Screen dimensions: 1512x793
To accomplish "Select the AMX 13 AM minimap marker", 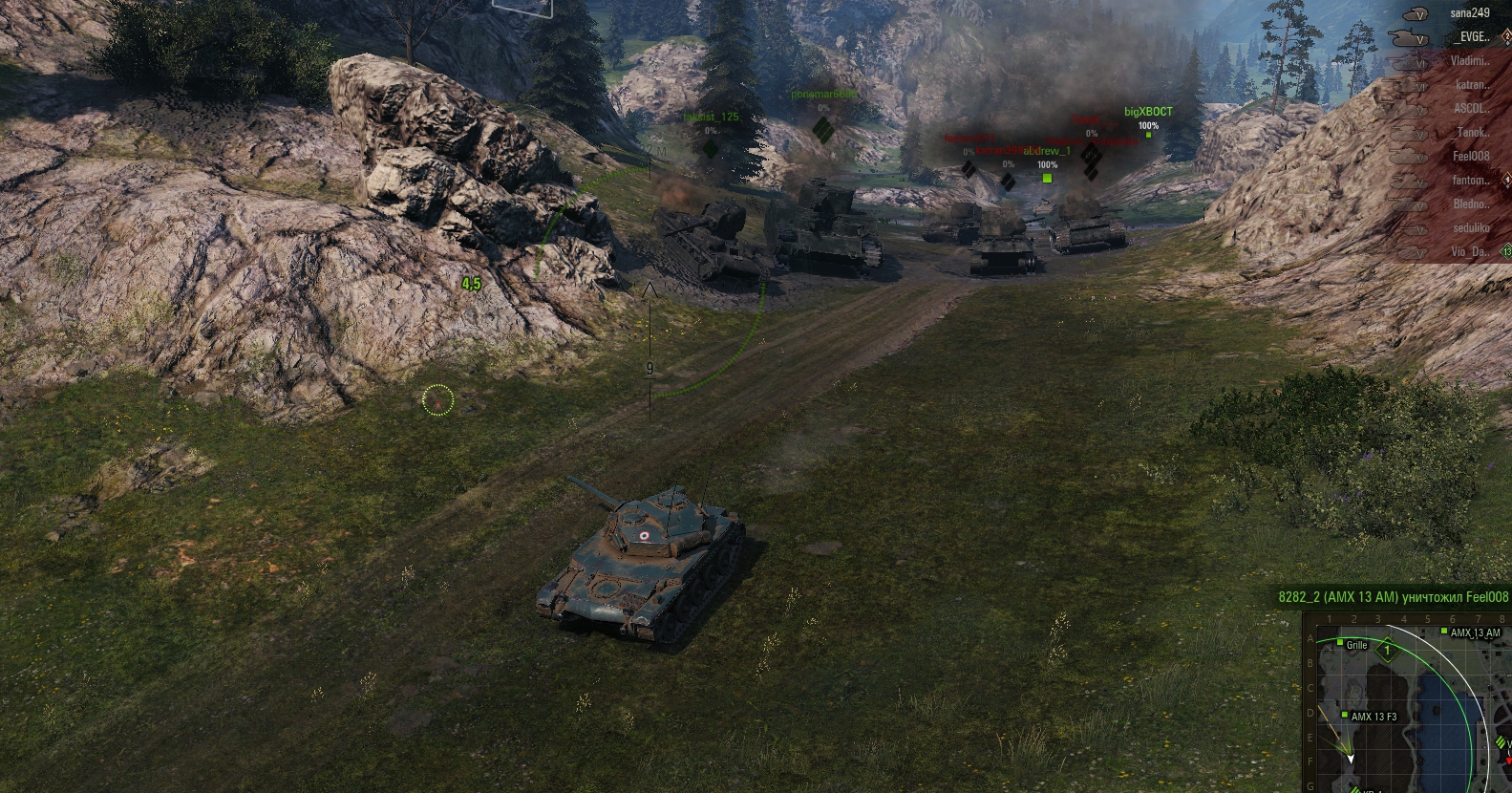I will pyautogui.click(x=1446, y=632).
